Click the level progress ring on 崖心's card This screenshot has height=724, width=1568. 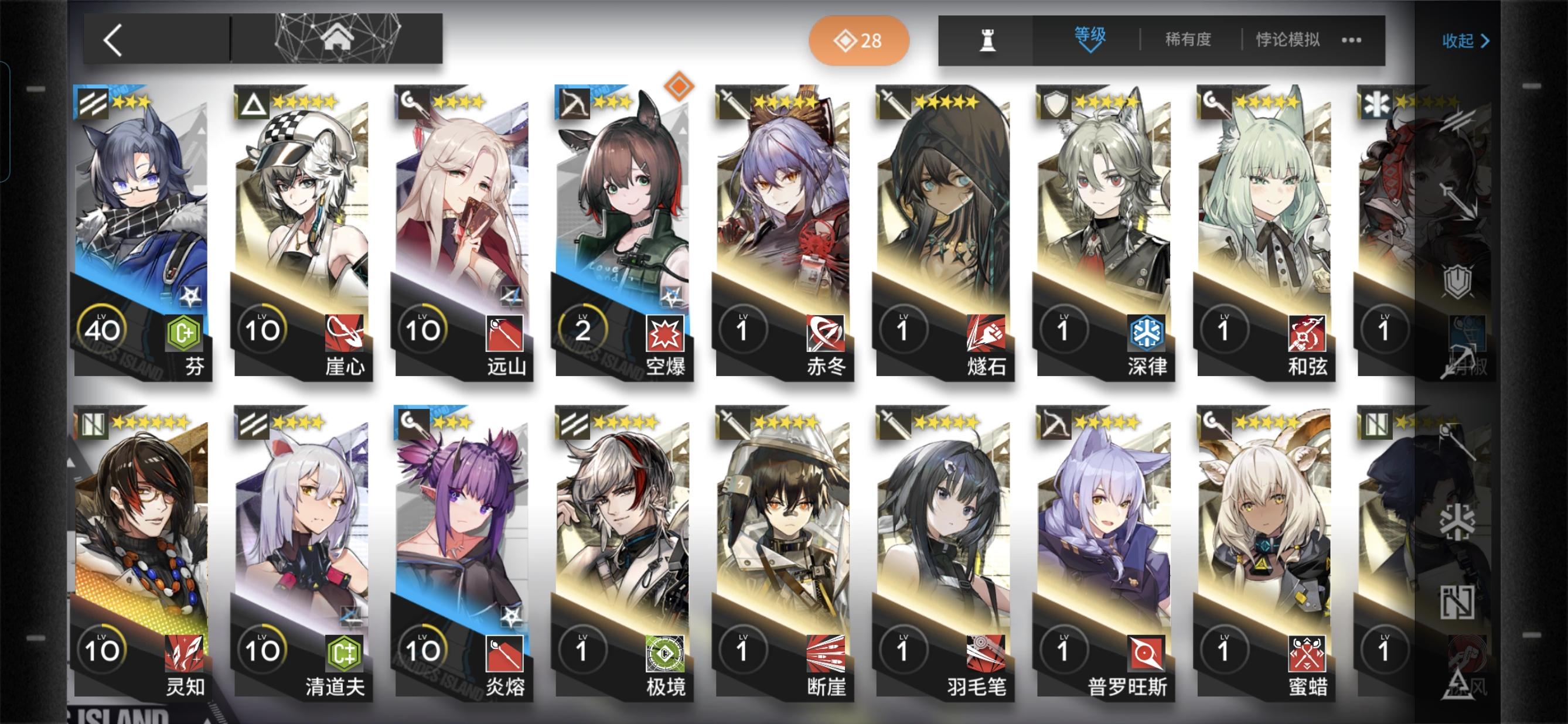click(263, 329)
